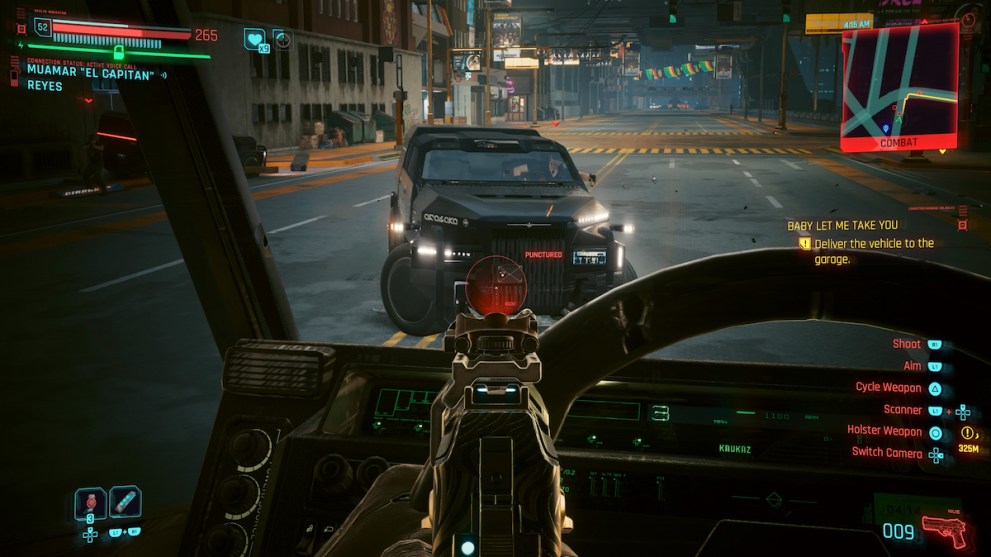This screenshot has width=991, height=557.
Task: Click the blue location pin on the minimap
Action: pos(886,129)
